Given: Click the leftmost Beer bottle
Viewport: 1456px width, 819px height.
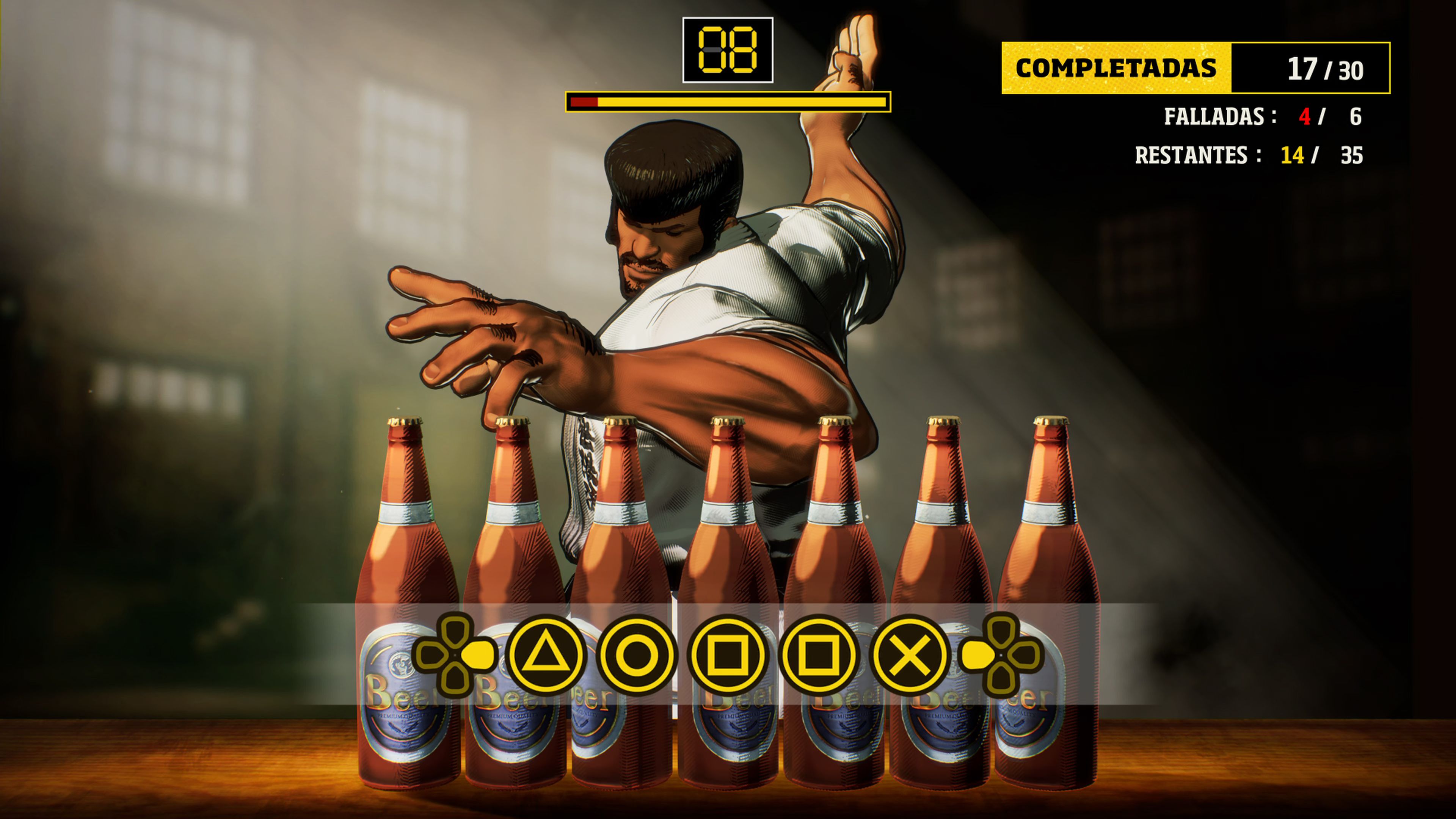Looking at the screenshot, I should tap(405, 593).
